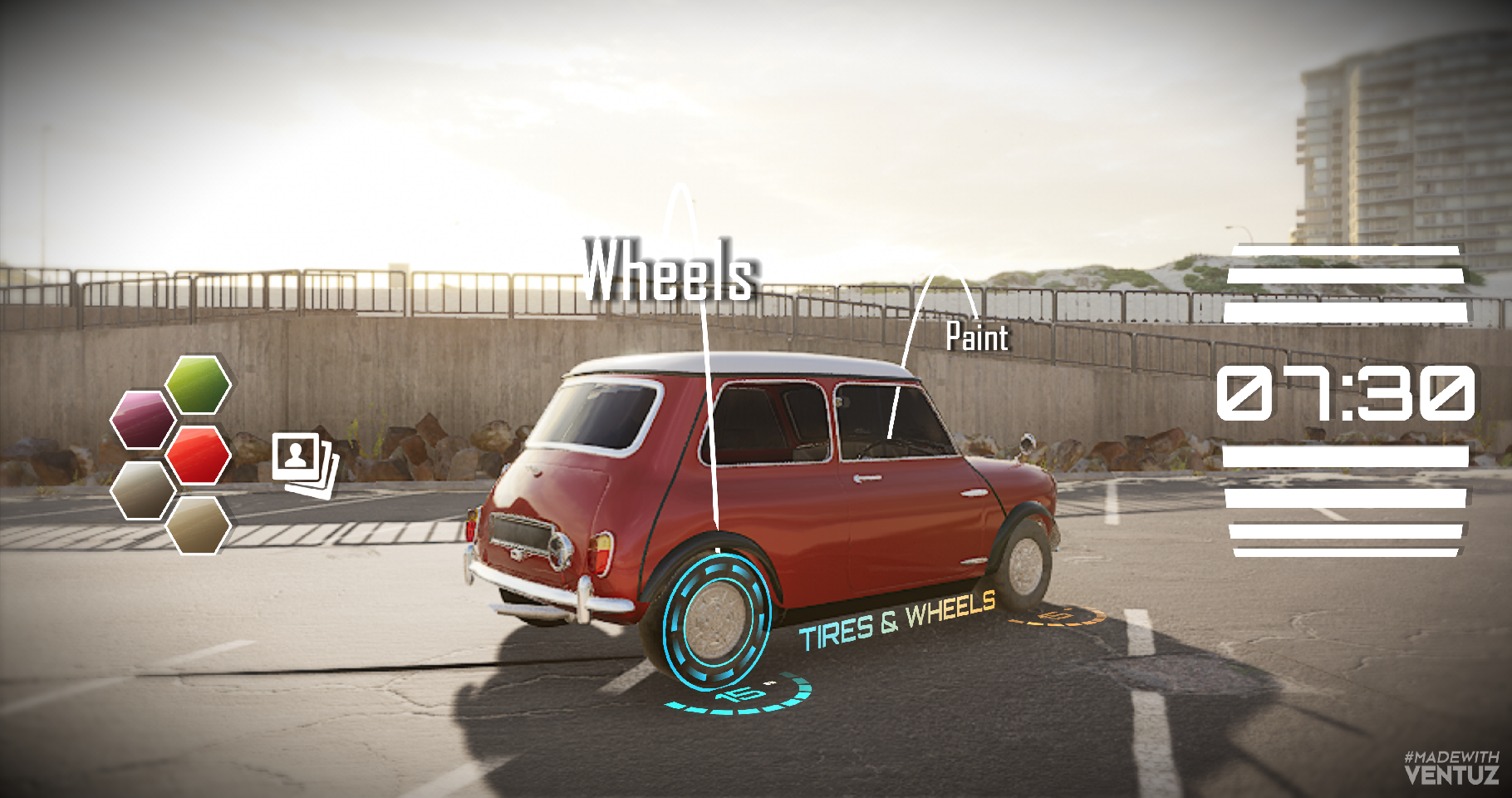Pick the red paint color swatch

click(198, 455)
